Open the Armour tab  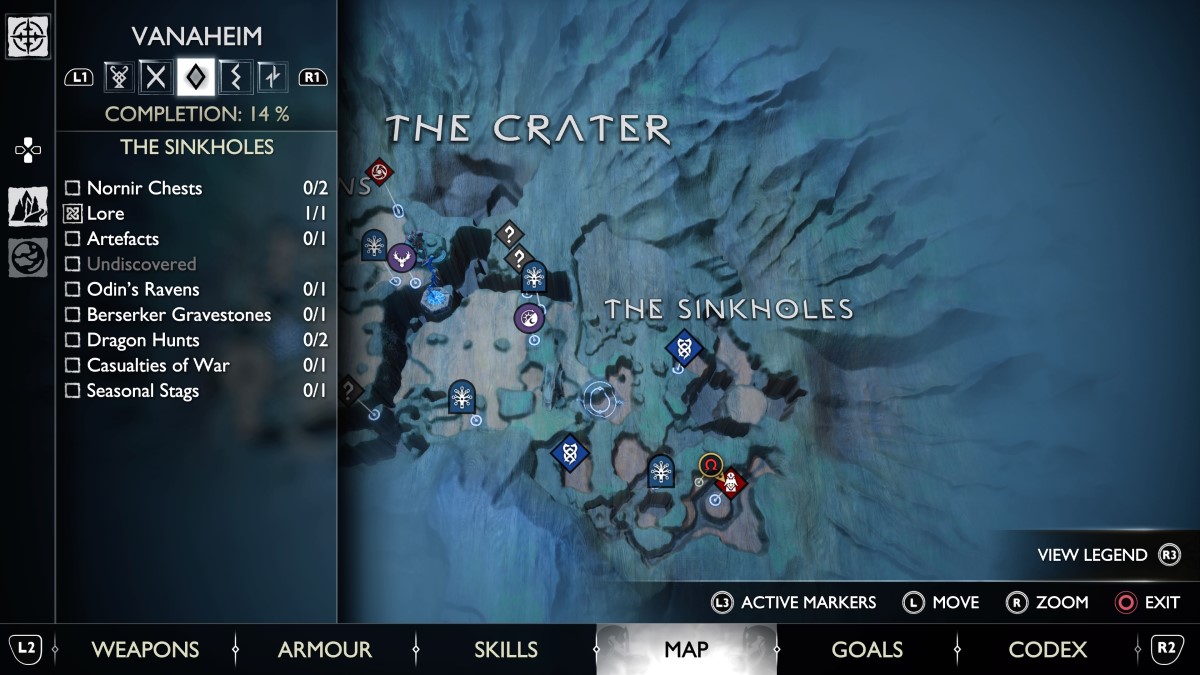[x=325, y=650]
